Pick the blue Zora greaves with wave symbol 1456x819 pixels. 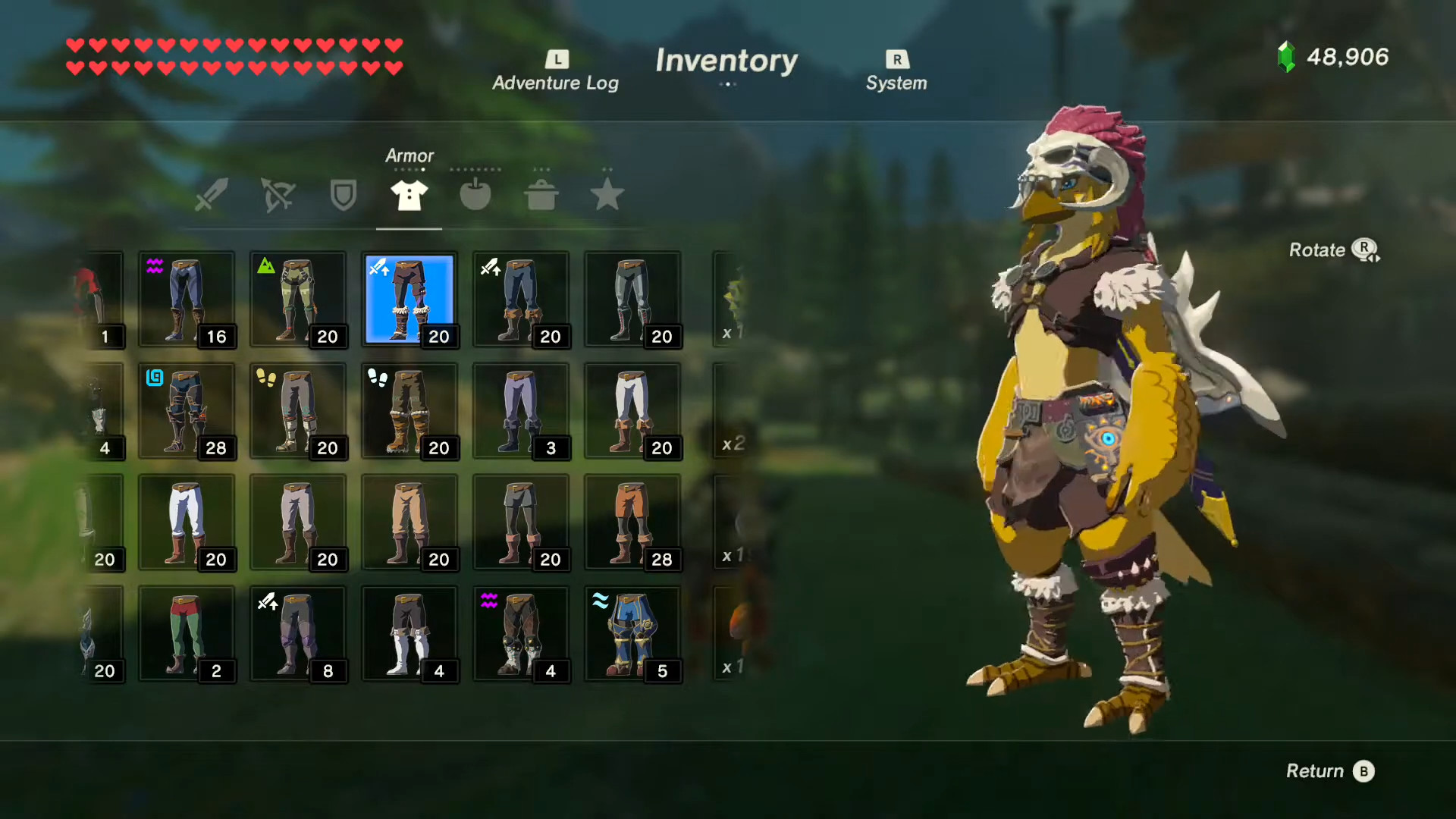click(x=632, y=633)
